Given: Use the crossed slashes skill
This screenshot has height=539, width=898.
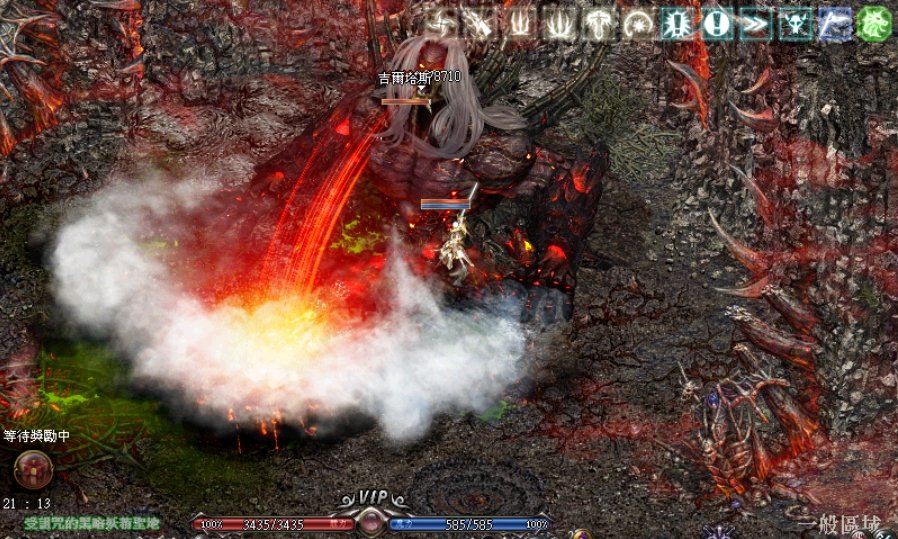Looking at the screenshot, I should pyautogui.click(x=479, y=24).
